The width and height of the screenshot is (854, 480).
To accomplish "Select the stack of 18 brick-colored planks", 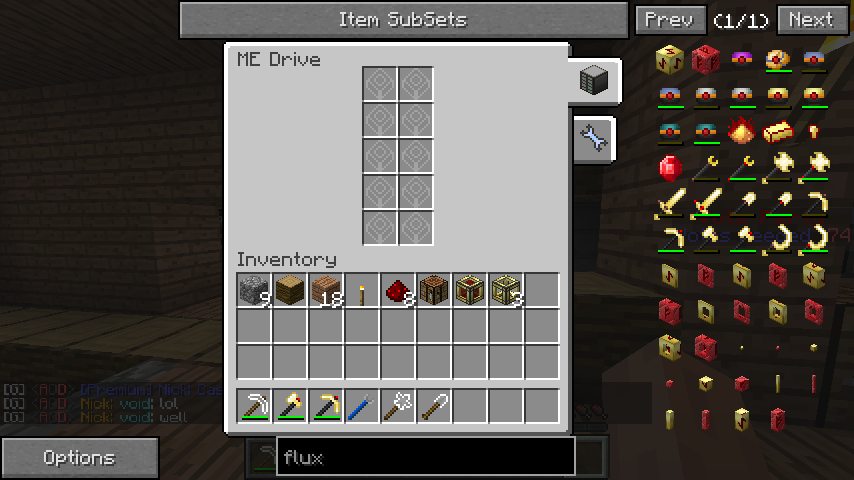I will [326, 290].
